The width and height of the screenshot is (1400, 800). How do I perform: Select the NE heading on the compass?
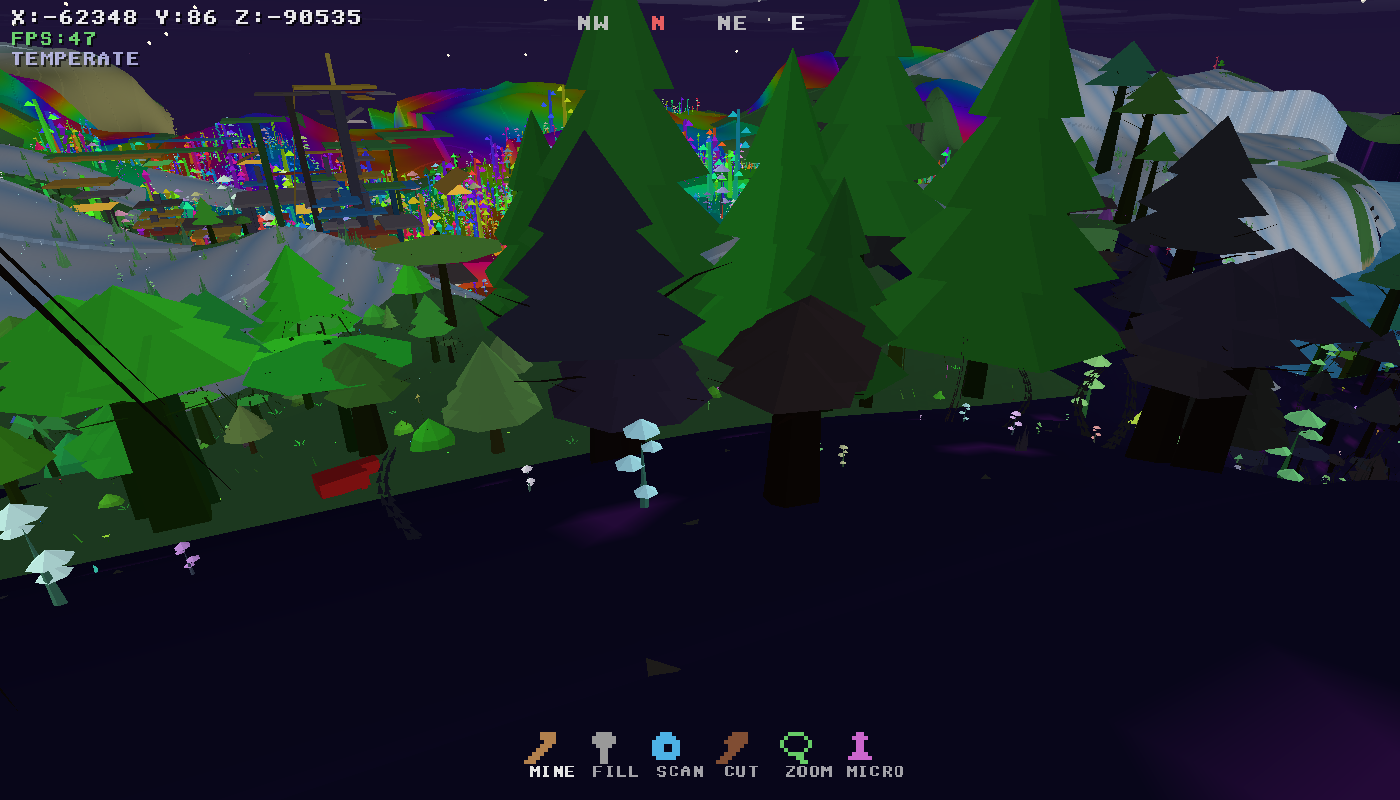click(x=732, y=22)
